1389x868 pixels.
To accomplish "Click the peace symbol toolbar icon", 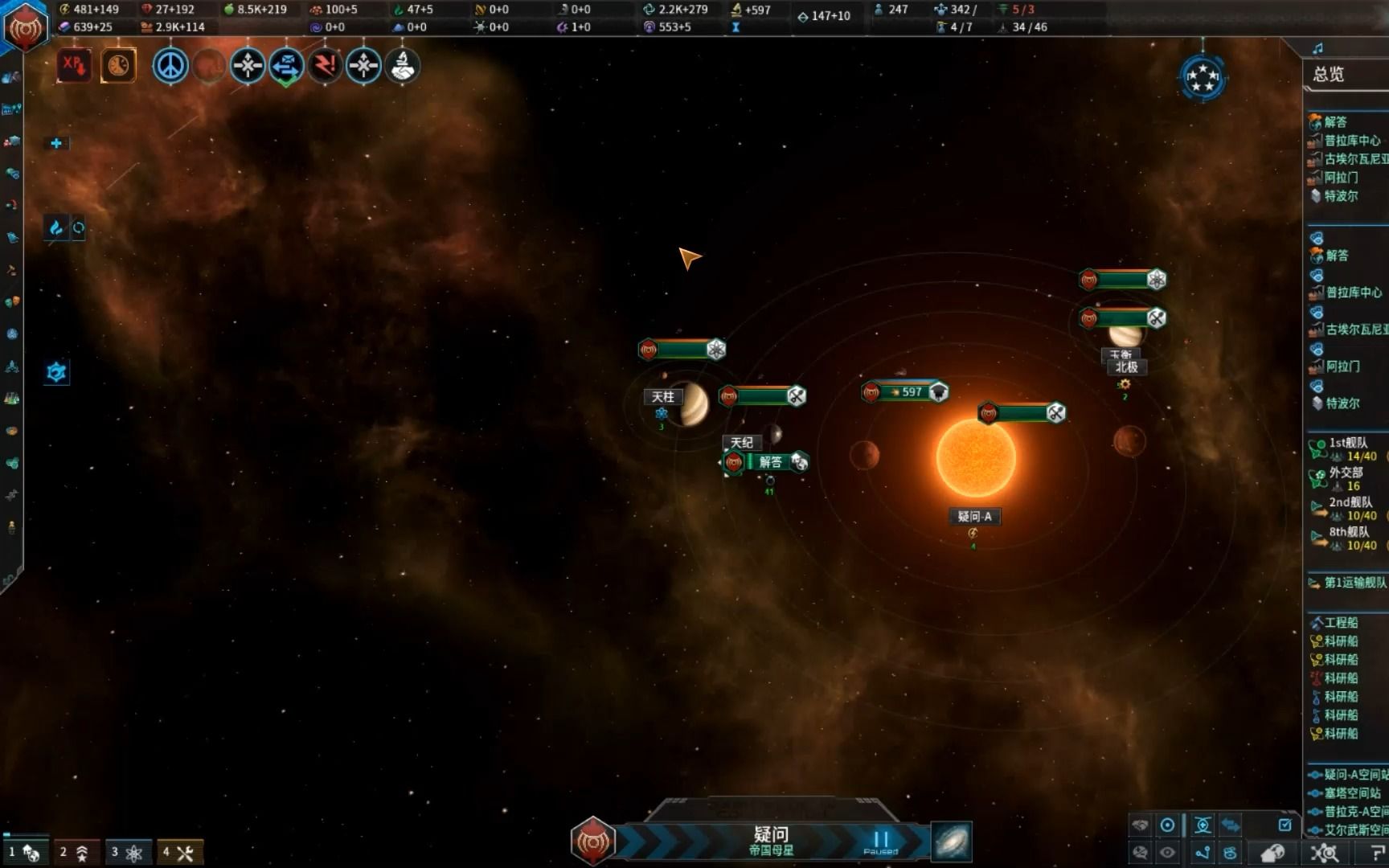I will coord(170,66).
